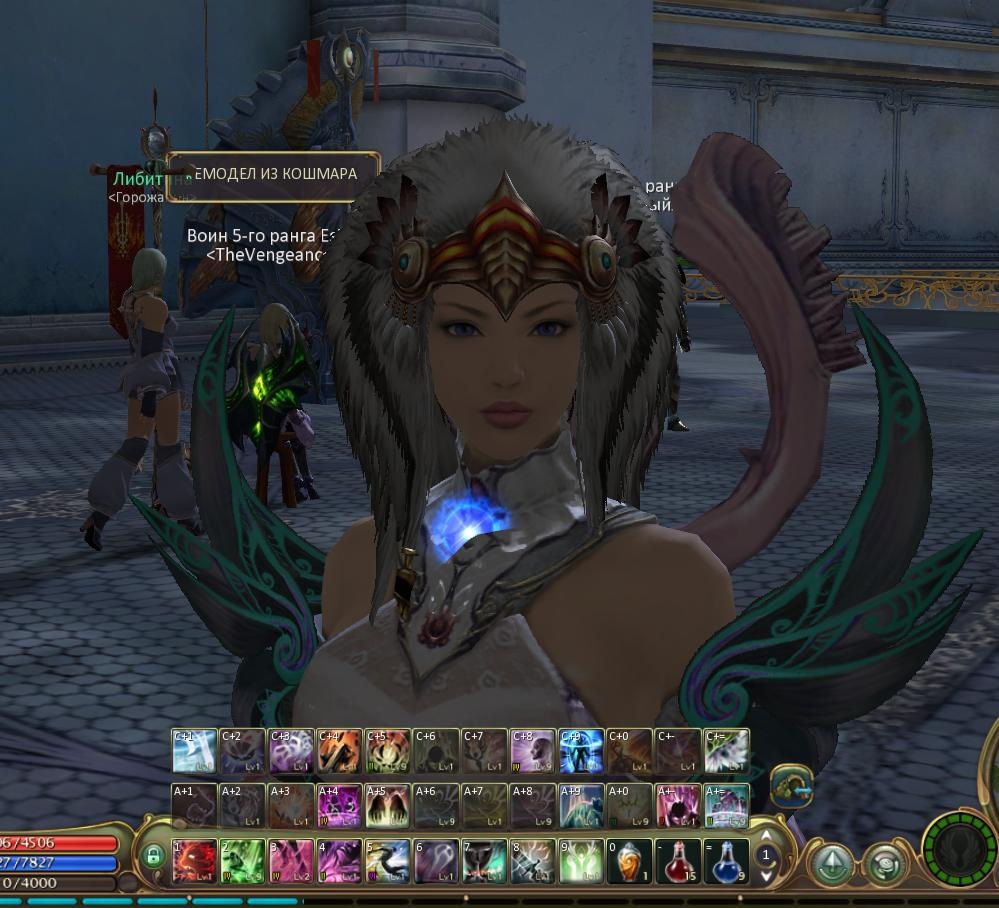
Task: Use the orange potion in slot 0
Action: click(630, 861)
